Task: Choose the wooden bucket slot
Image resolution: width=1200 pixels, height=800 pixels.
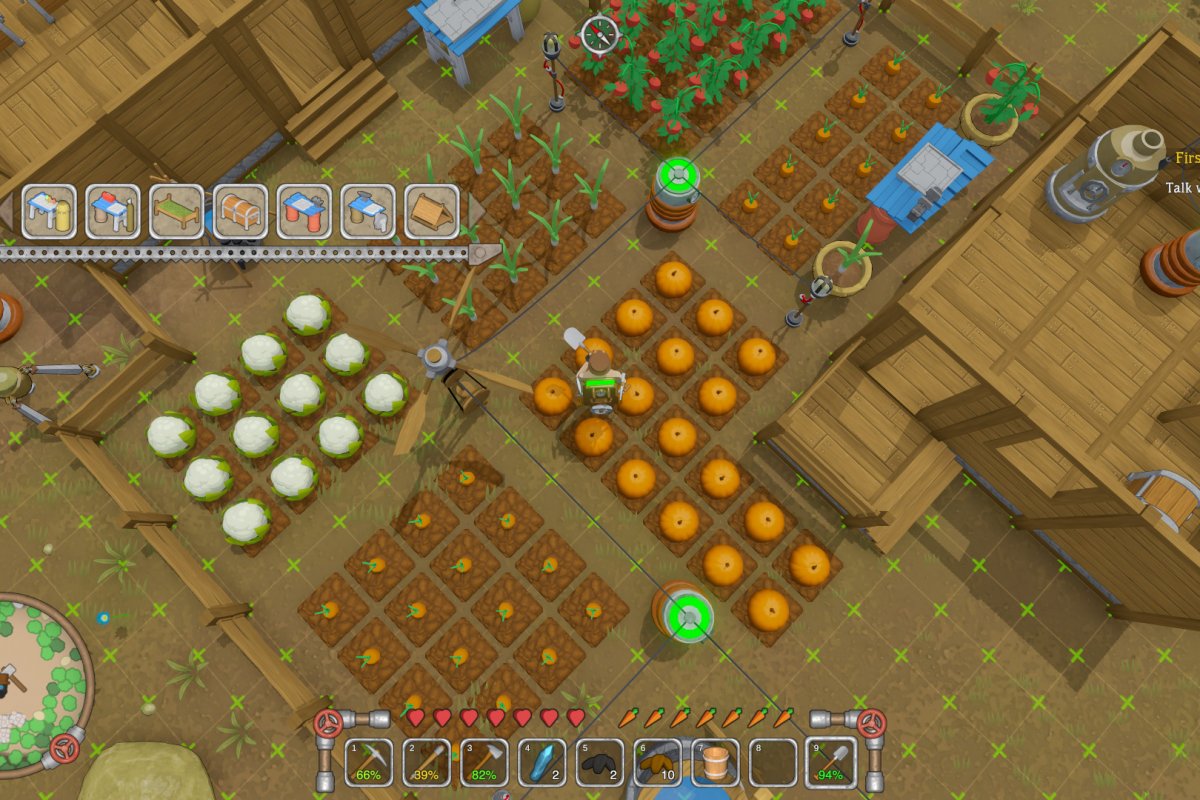Action: 716,762
